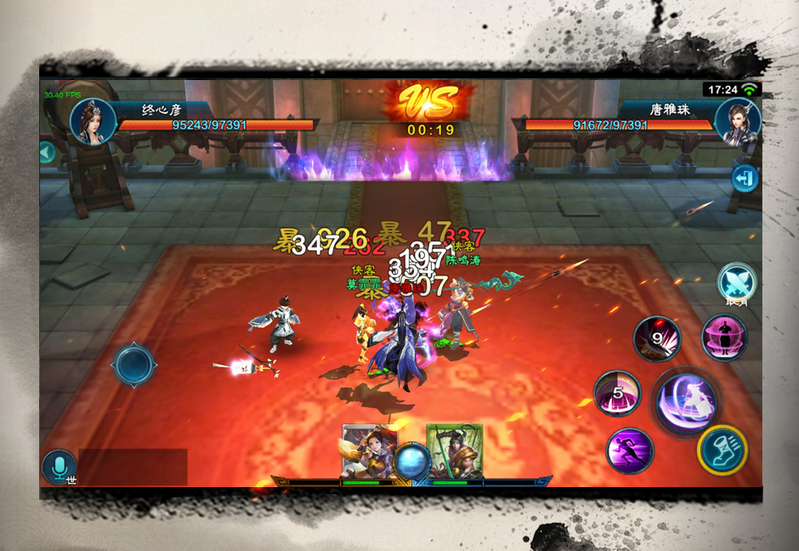The width and height of the screenshot is (799, 551).
Task: View opponent 唐雅珠's portrait
Action: coord(737,122)
